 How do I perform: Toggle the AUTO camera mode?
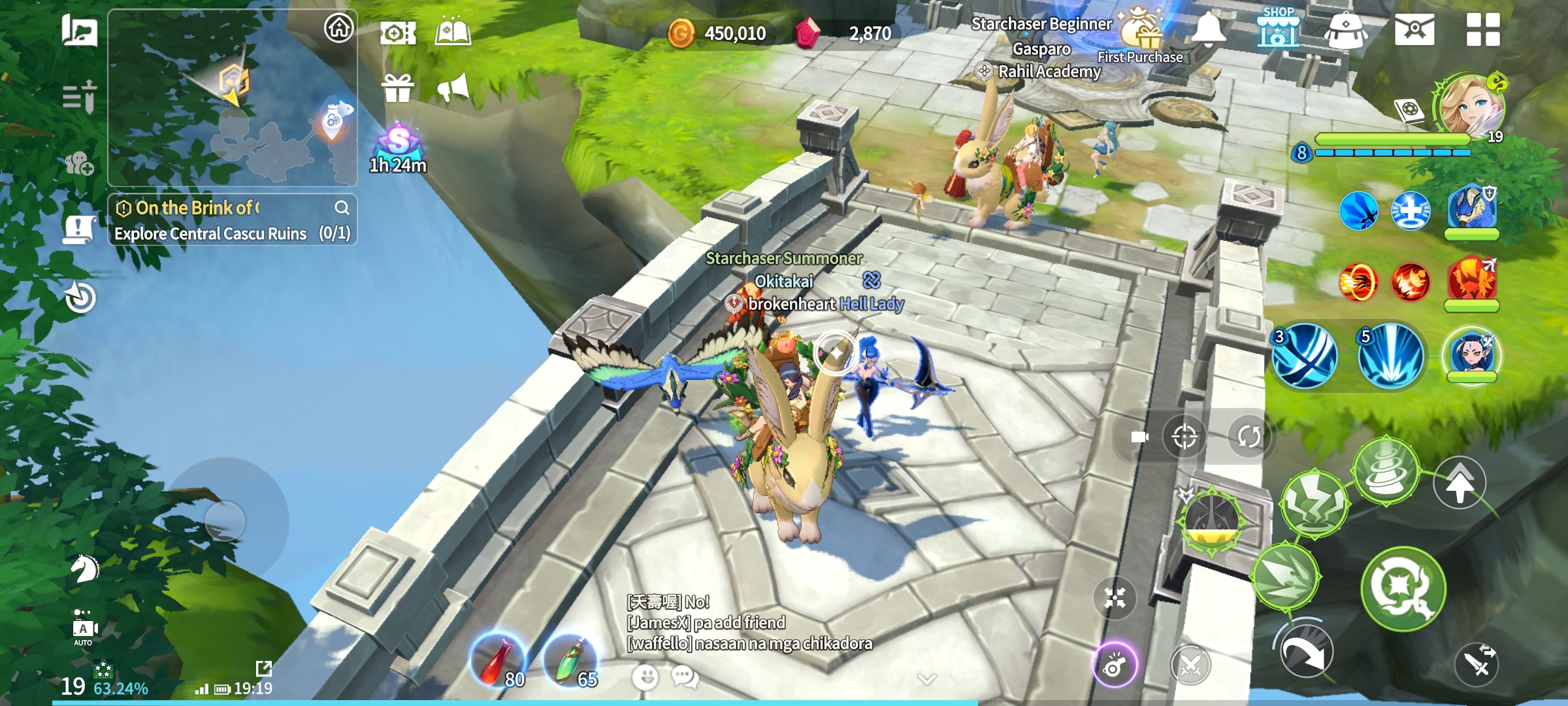[x=84, y=630]
